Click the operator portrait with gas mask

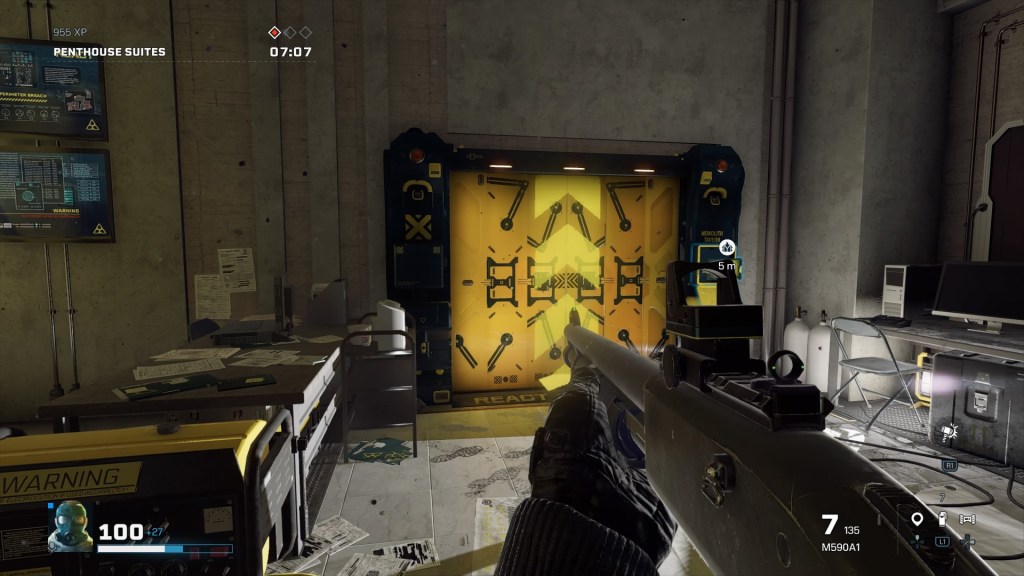point(70,526)
